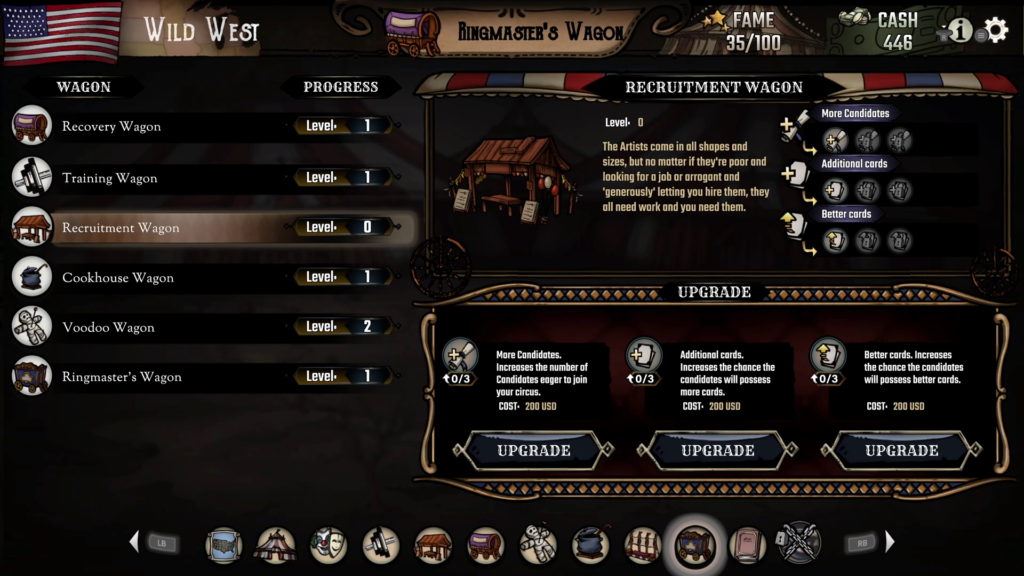Open the pink book icon in the bottom bar
1024x576 pixels.
pyautogui.click(x=747, y=545)
